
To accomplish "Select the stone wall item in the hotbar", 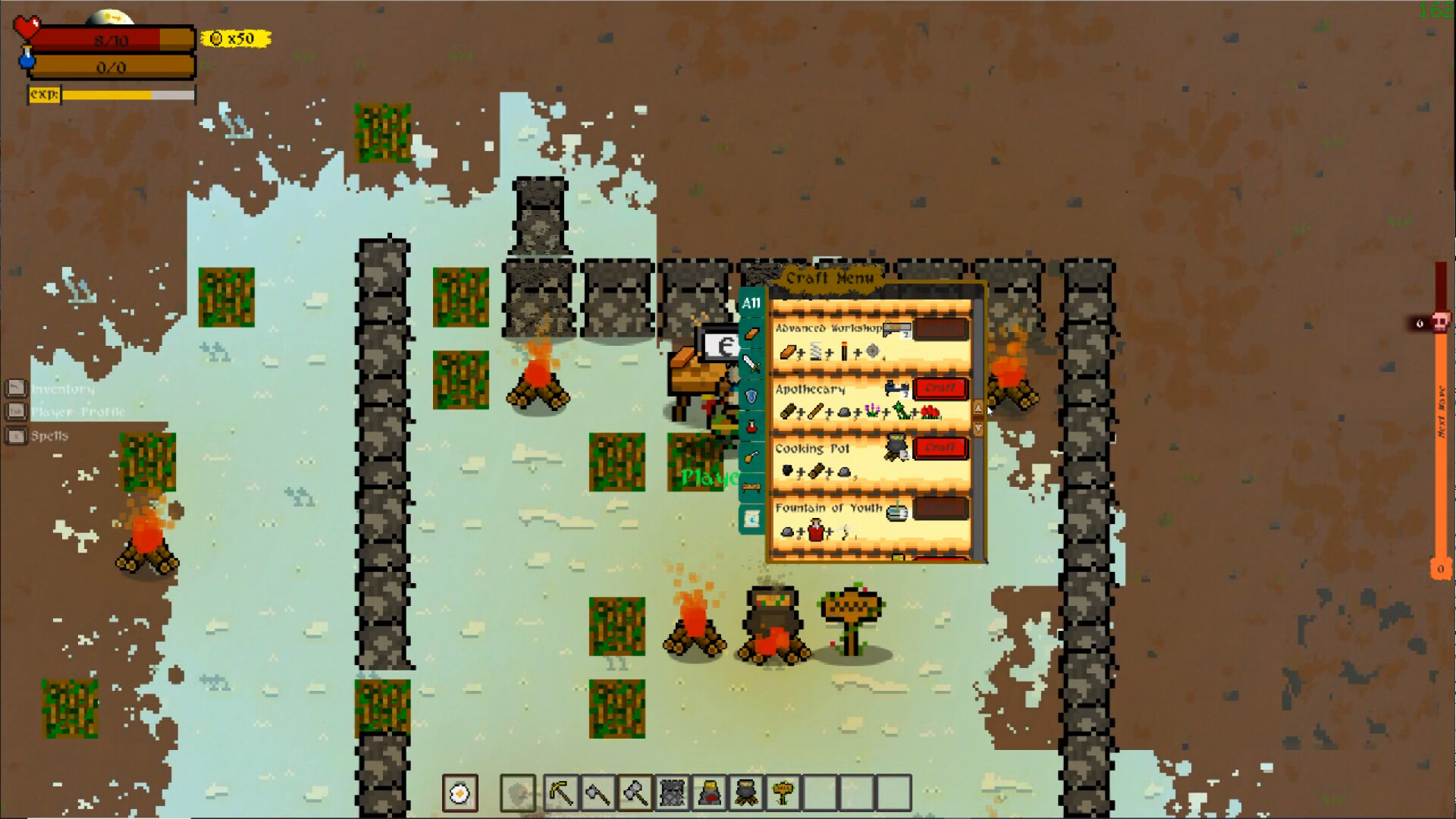I will (x=672, y=791).
